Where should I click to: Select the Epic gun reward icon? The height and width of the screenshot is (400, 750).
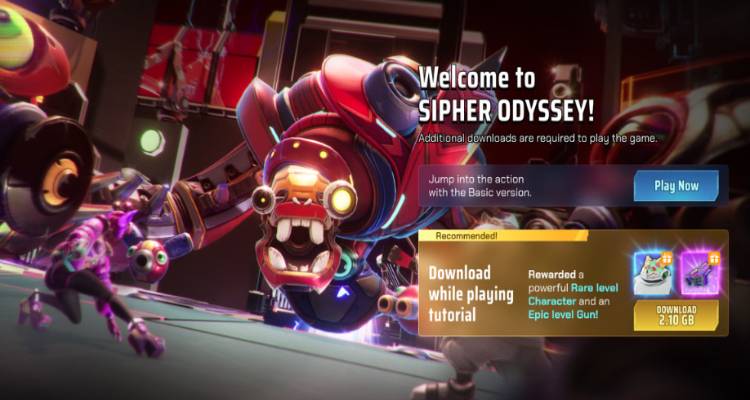point(700,273)
